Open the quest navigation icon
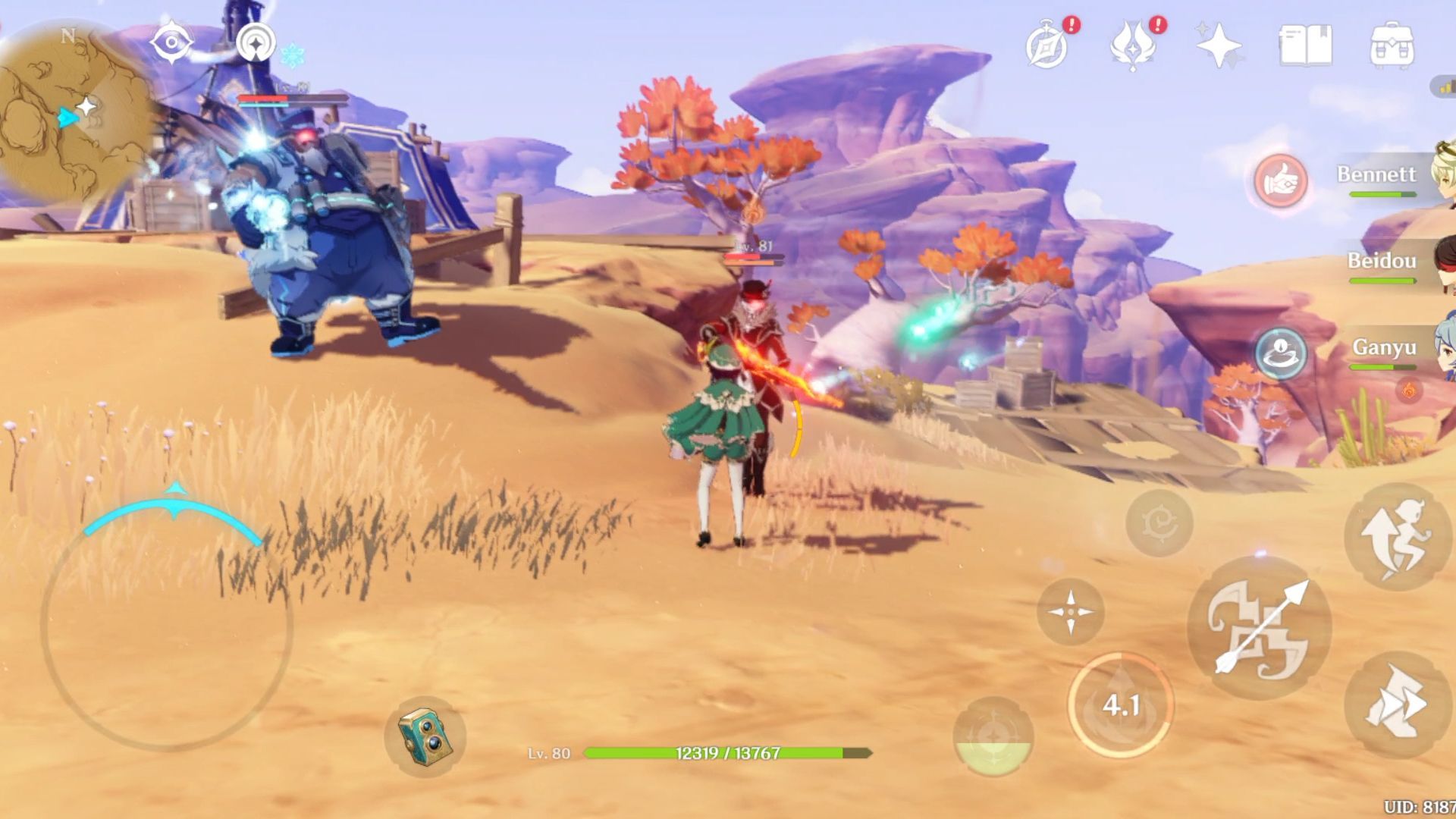 [256, 42]
